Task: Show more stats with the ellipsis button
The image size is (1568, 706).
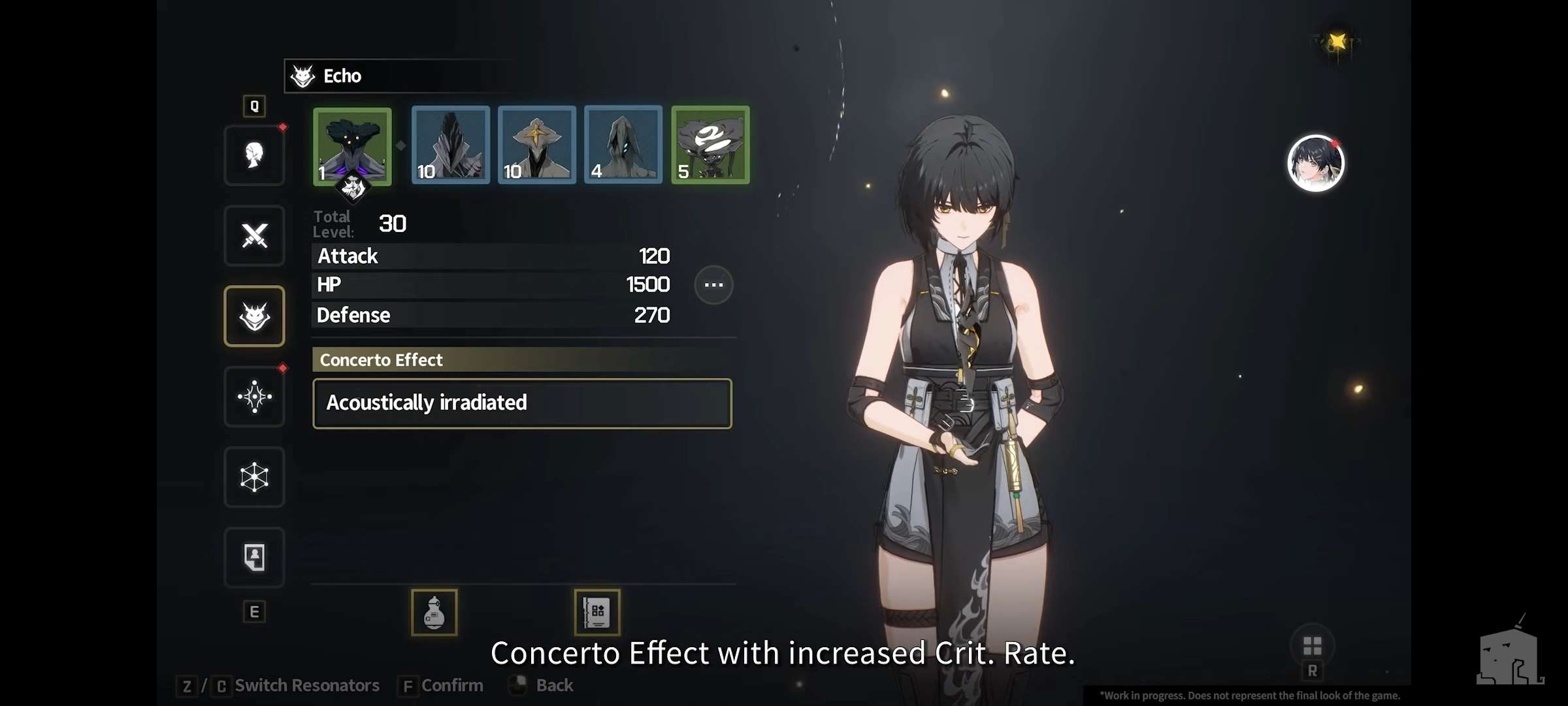Action: 713,285
